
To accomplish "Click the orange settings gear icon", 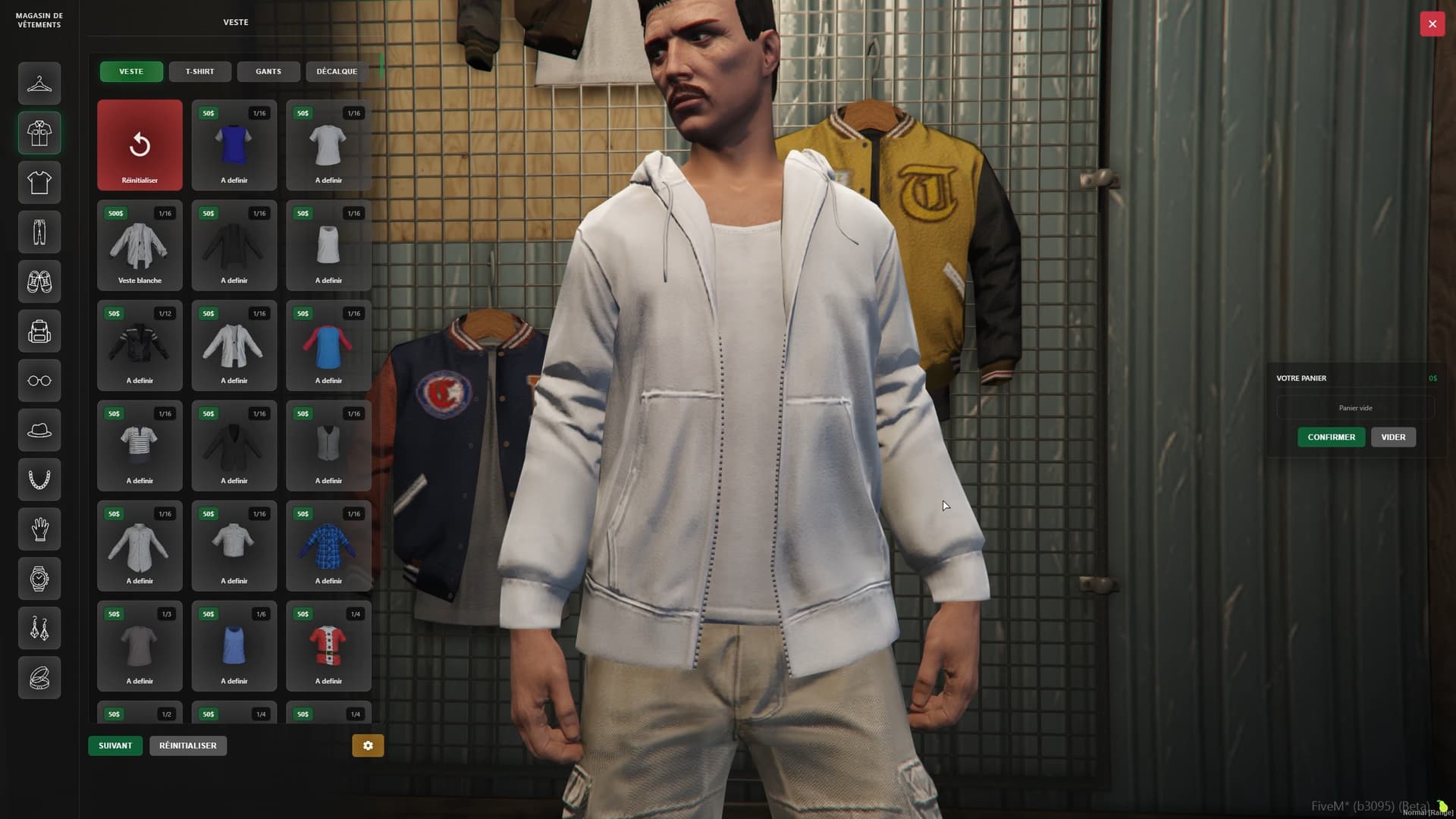I will coord(368,745).
